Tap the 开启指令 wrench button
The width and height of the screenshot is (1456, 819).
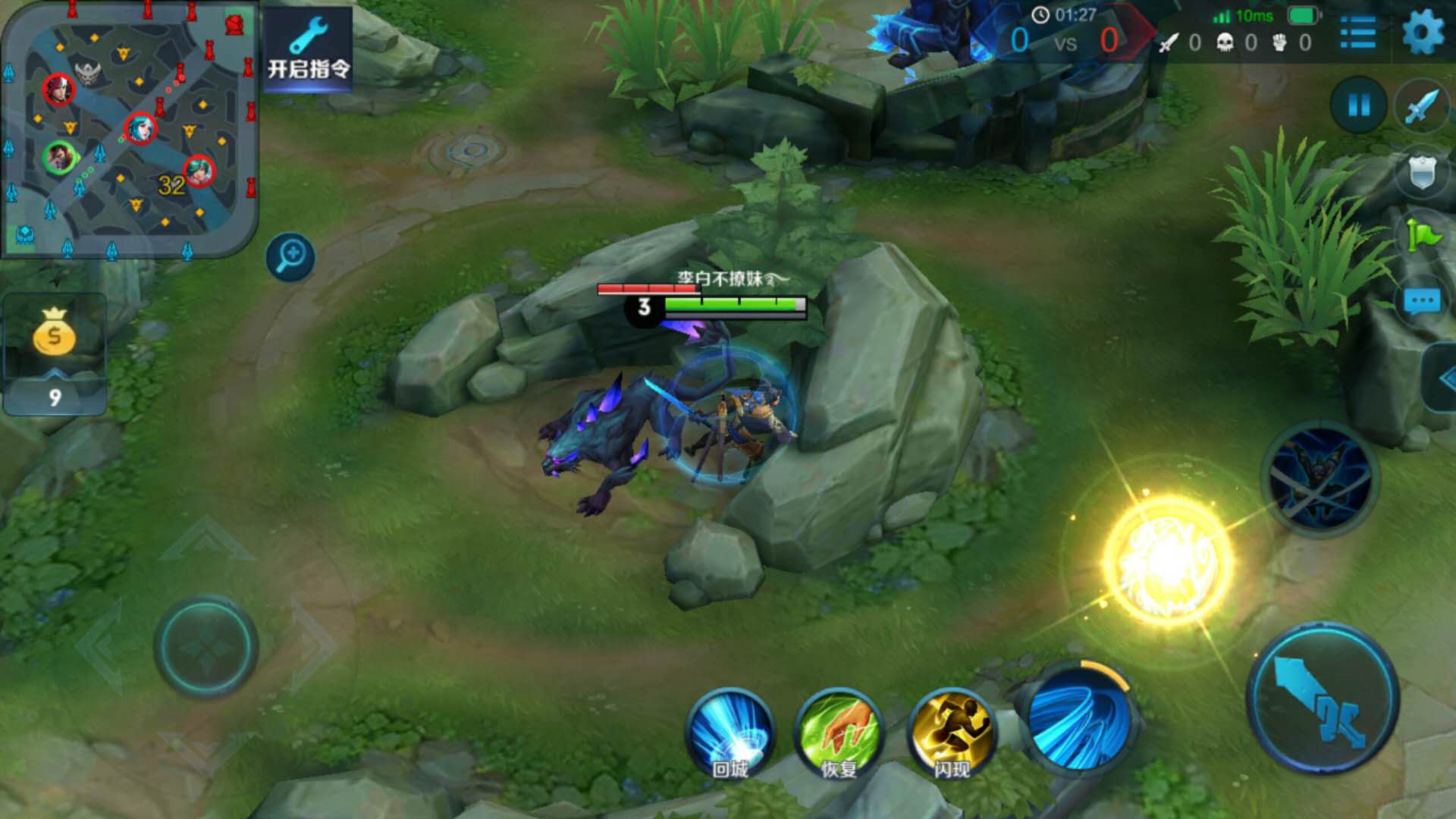pyautogui.click(x=309, y=49)
